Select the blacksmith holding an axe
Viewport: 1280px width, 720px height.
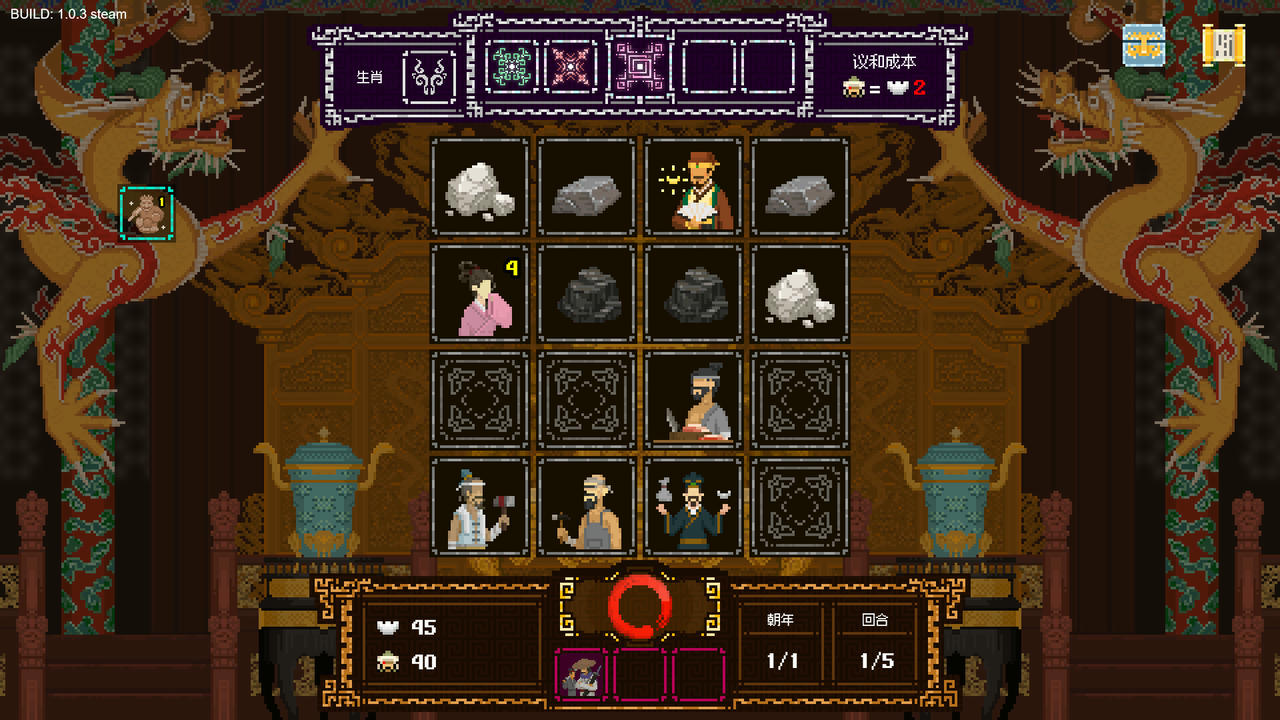click(x=479, y=508)
